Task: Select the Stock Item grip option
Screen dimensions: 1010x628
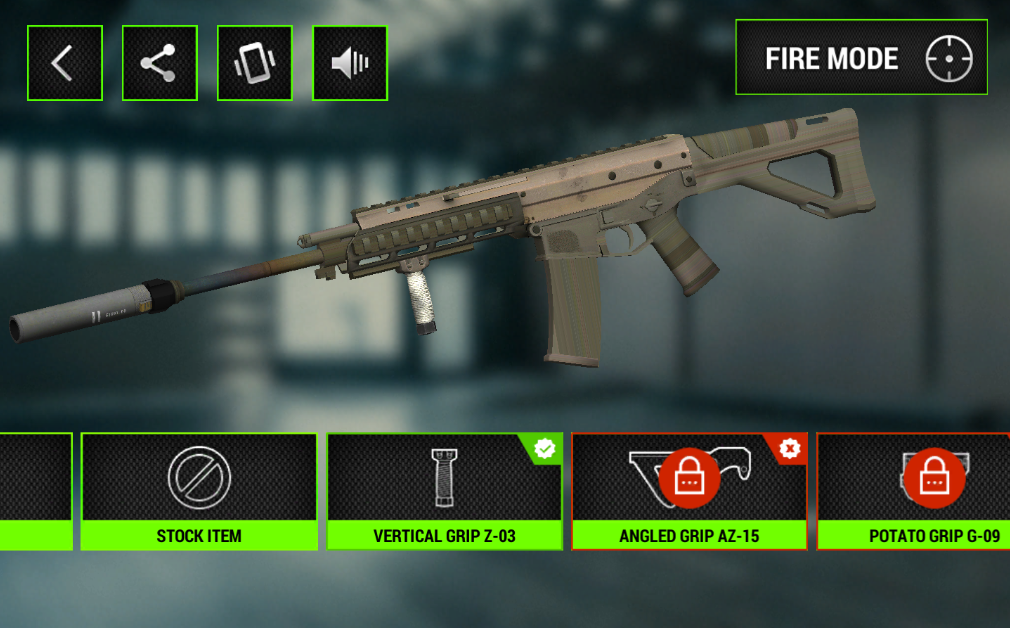Action: (x=199, y=491)
